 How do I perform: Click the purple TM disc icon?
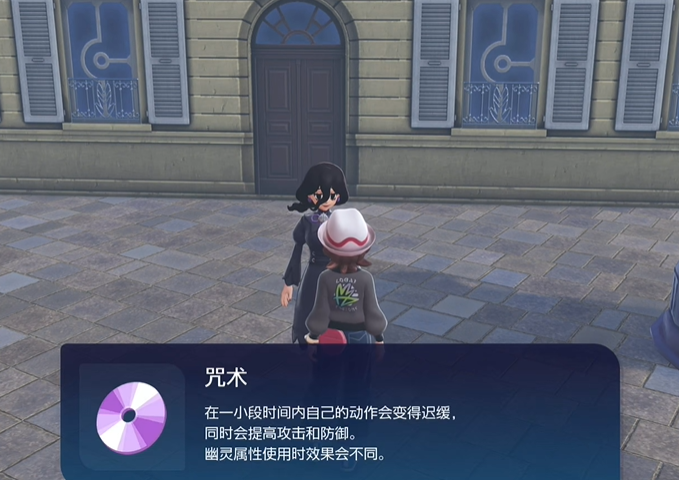click(130, 416)
